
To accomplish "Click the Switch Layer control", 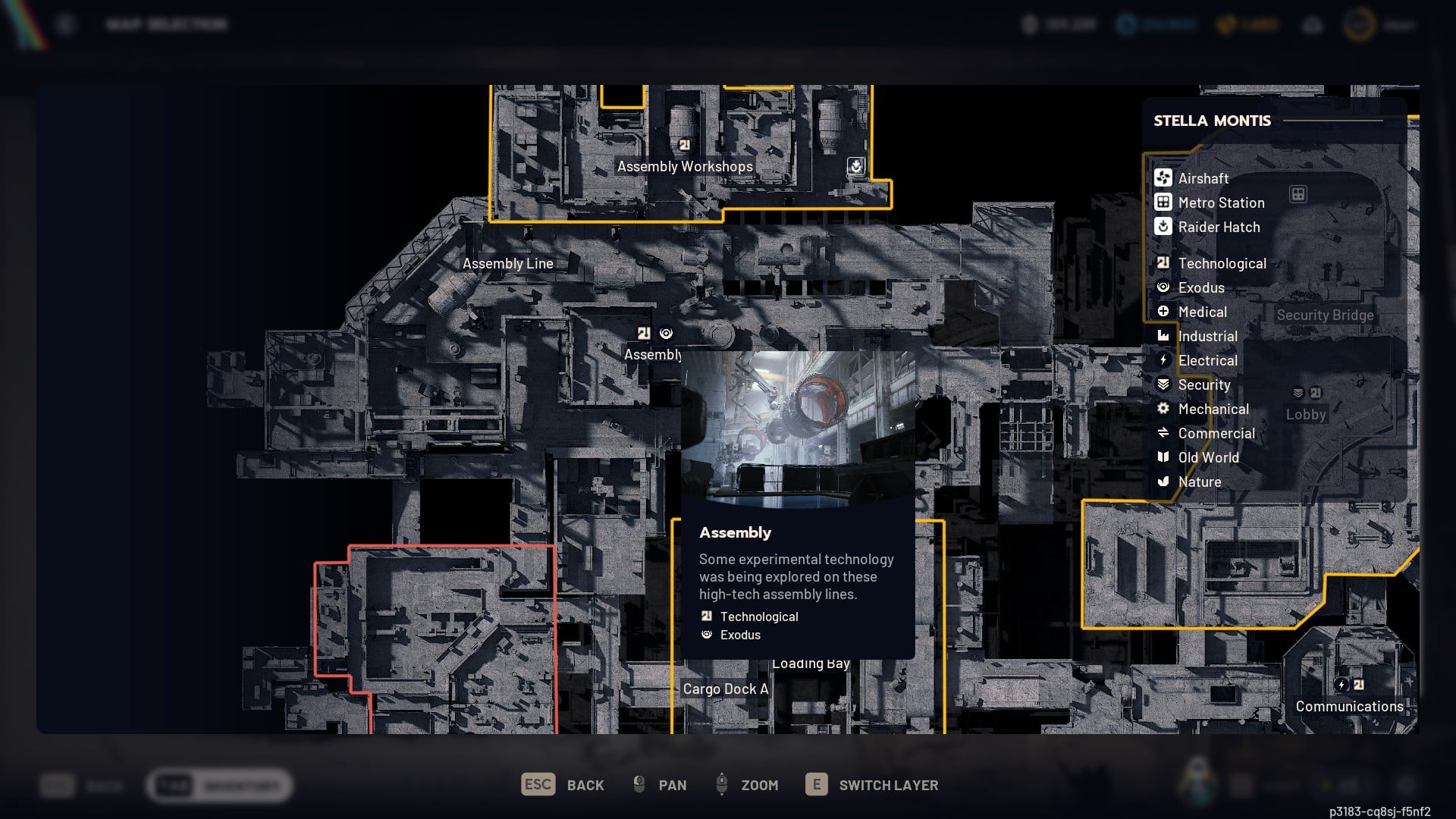I will point(872,785).
